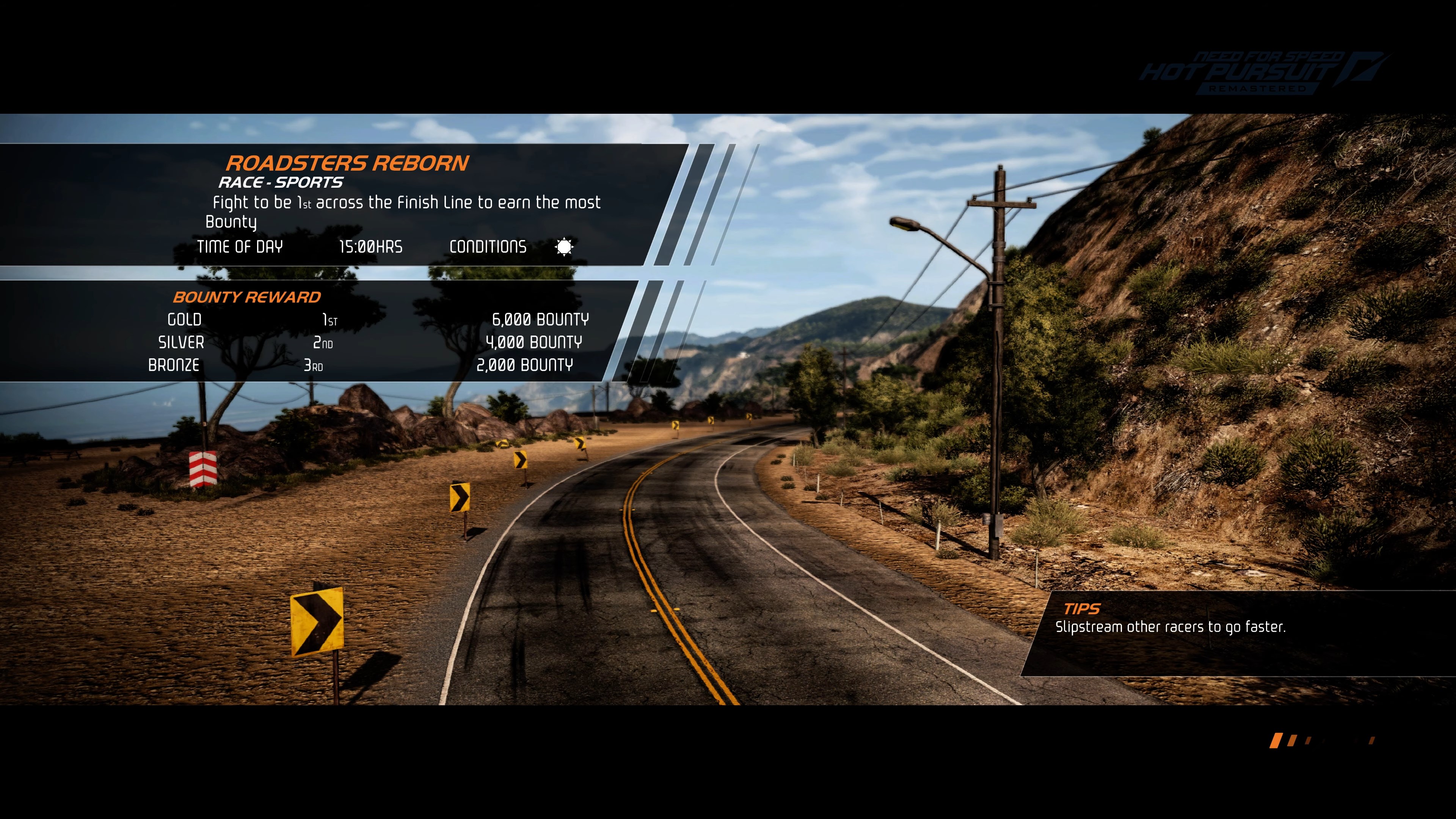Click the 6,000 BOUNTY reward text
Screen dimensions: 1456x819
[x=540, y=319]
